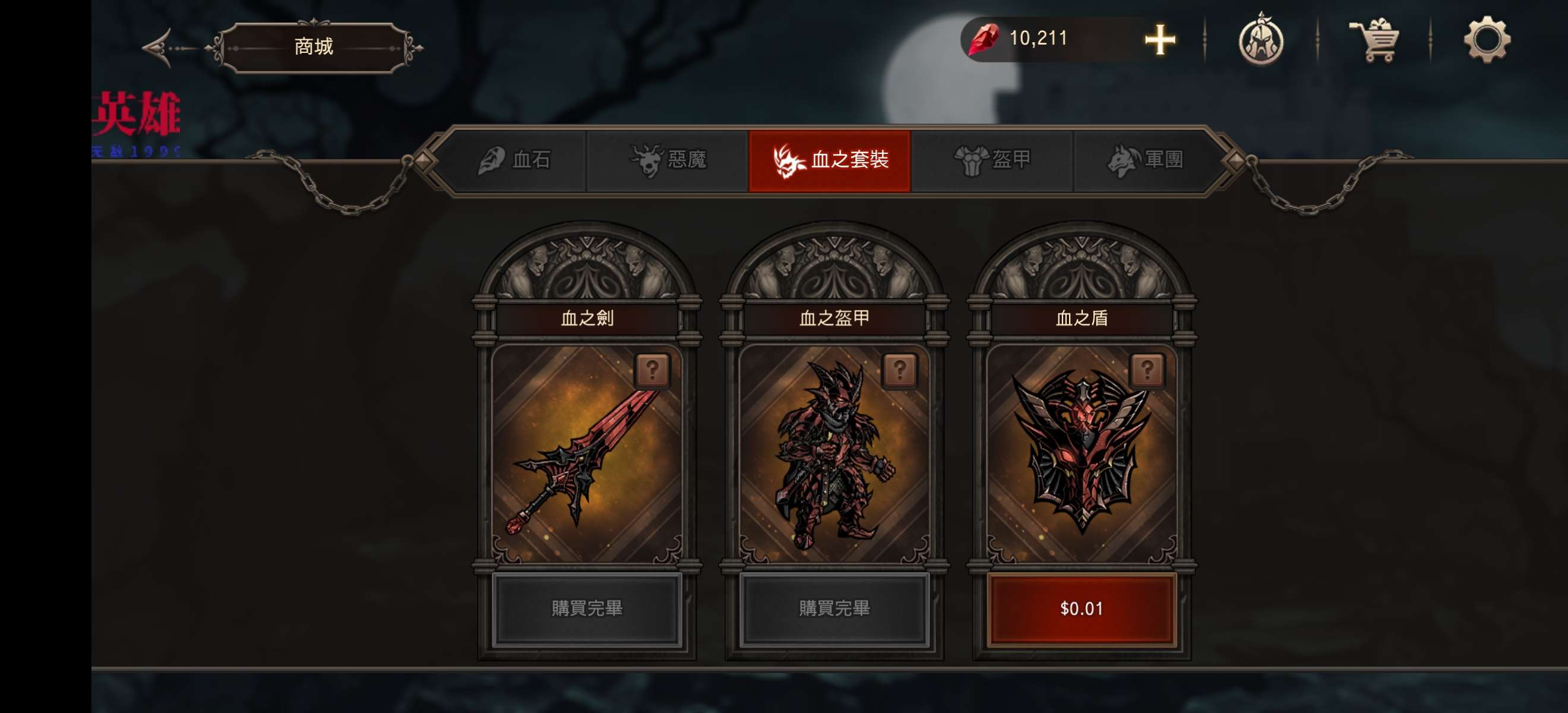Click 購買完畢 button under 血之劍

(x=587, y=608)
